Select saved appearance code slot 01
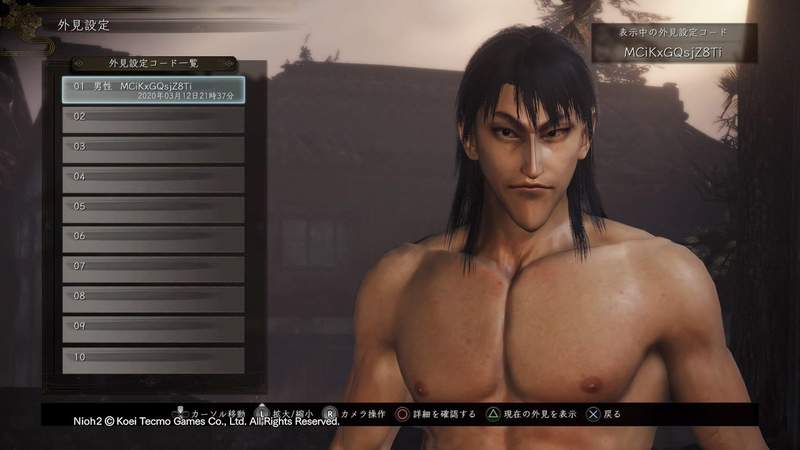The height and width of the screenshot is (450, 800). click(153, 90)
